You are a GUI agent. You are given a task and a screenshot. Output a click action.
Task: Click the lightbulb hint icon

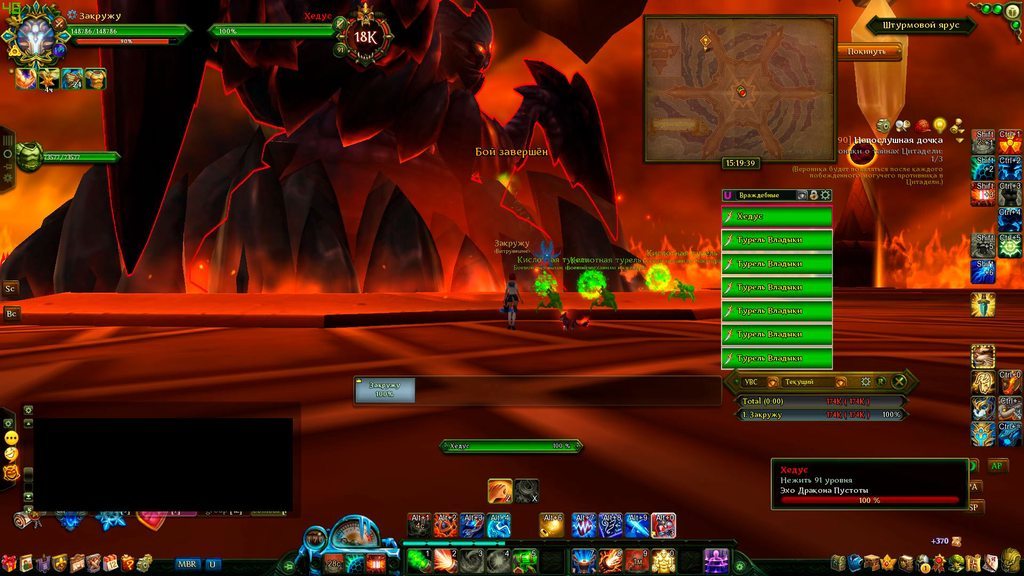(x=939, y=125)
